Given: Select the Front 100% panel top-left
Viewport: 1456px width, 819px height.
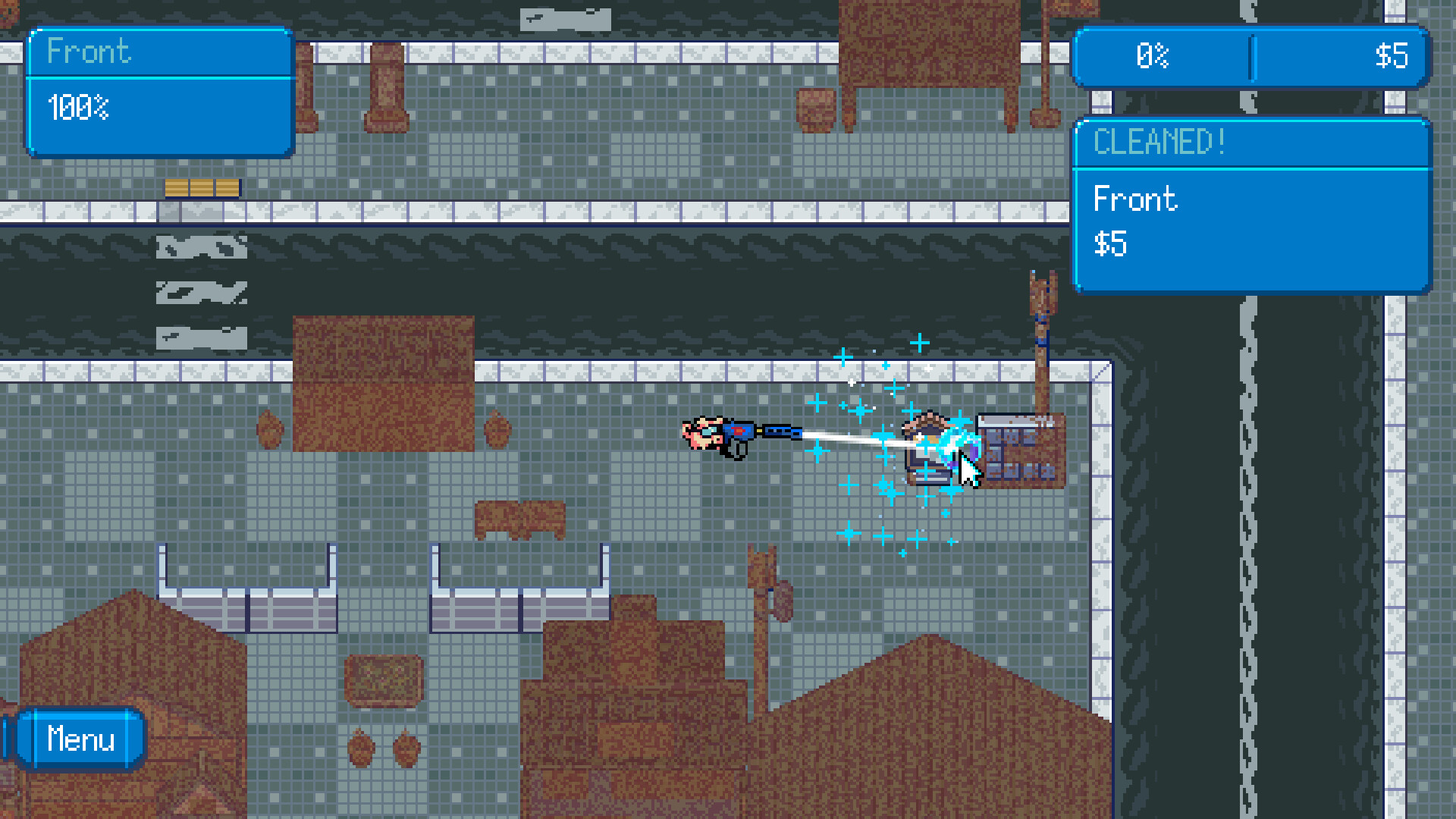Looking at the screenshot, I should [159, 91].
